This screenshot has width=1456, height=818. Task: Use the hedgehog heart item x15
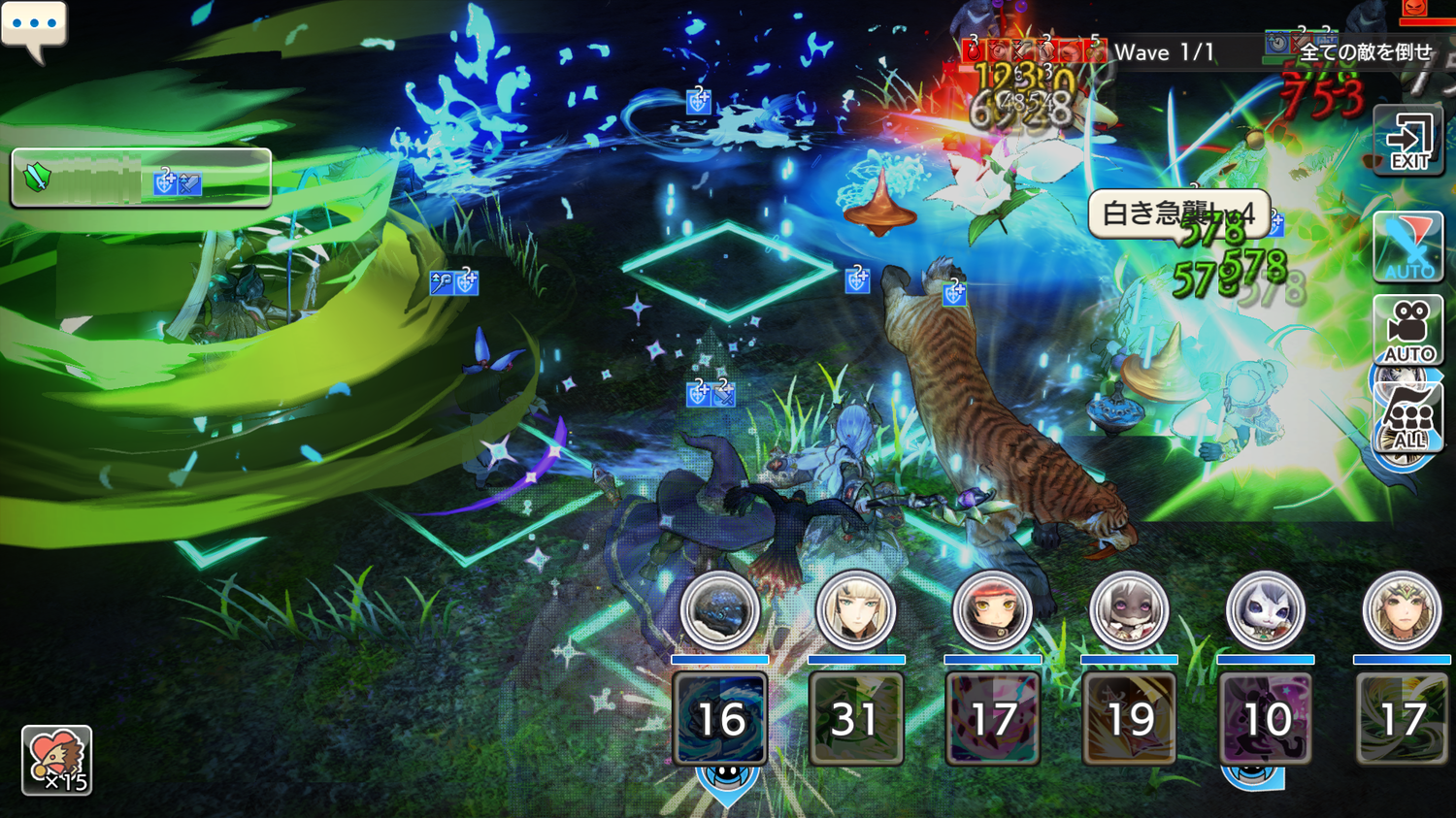pos(56,760)
